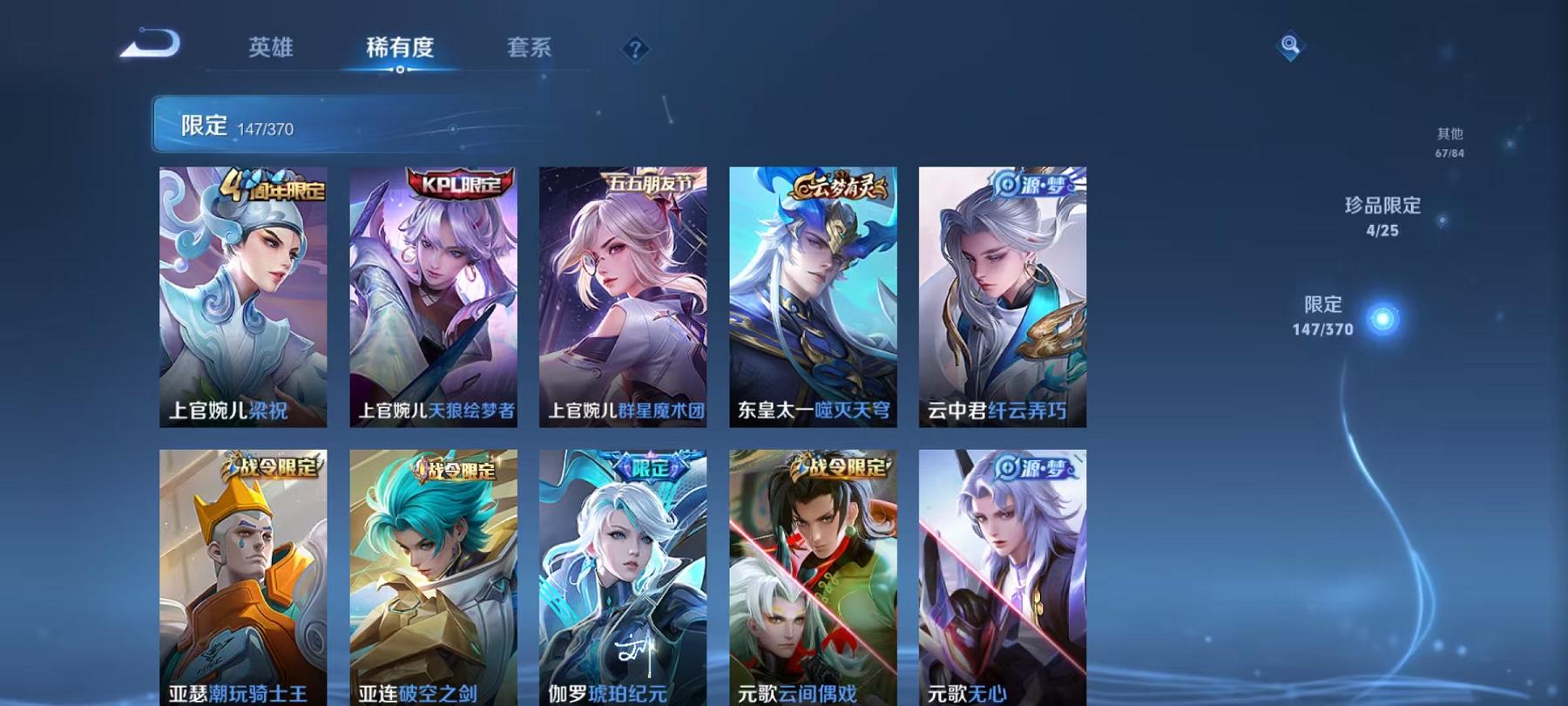Click the 战令限定 badge on 亚瑟 card
Viewport: 1568px width, 706px height.
point(268,467)
